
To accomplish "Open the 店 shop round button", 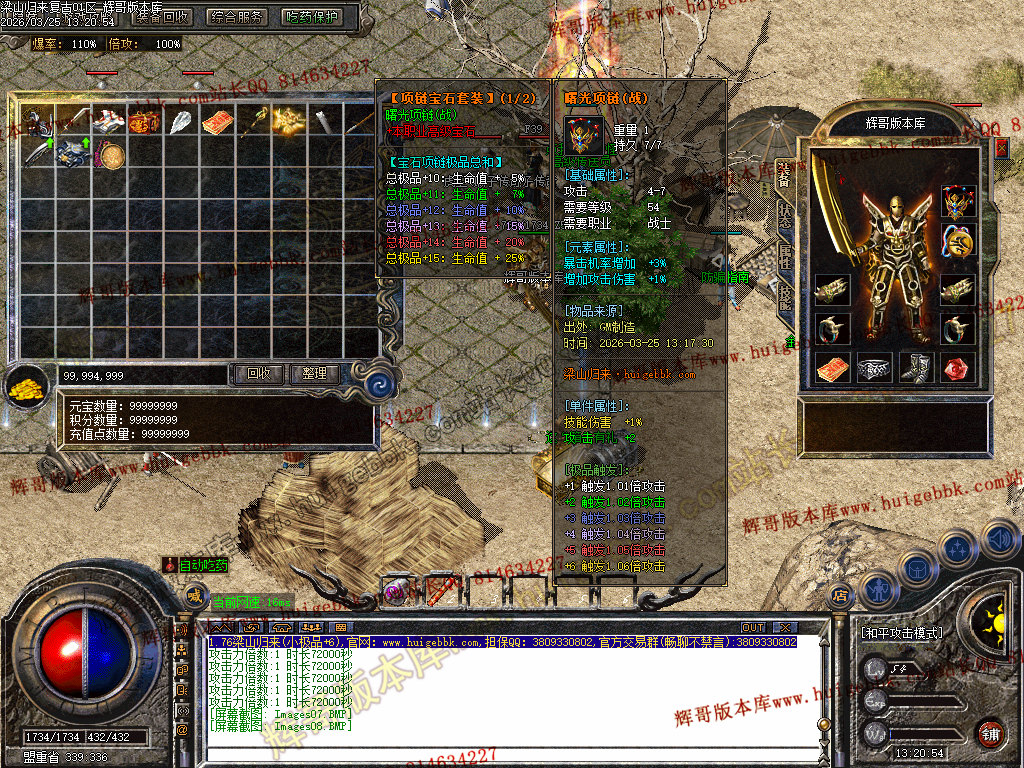I will 840,596.
